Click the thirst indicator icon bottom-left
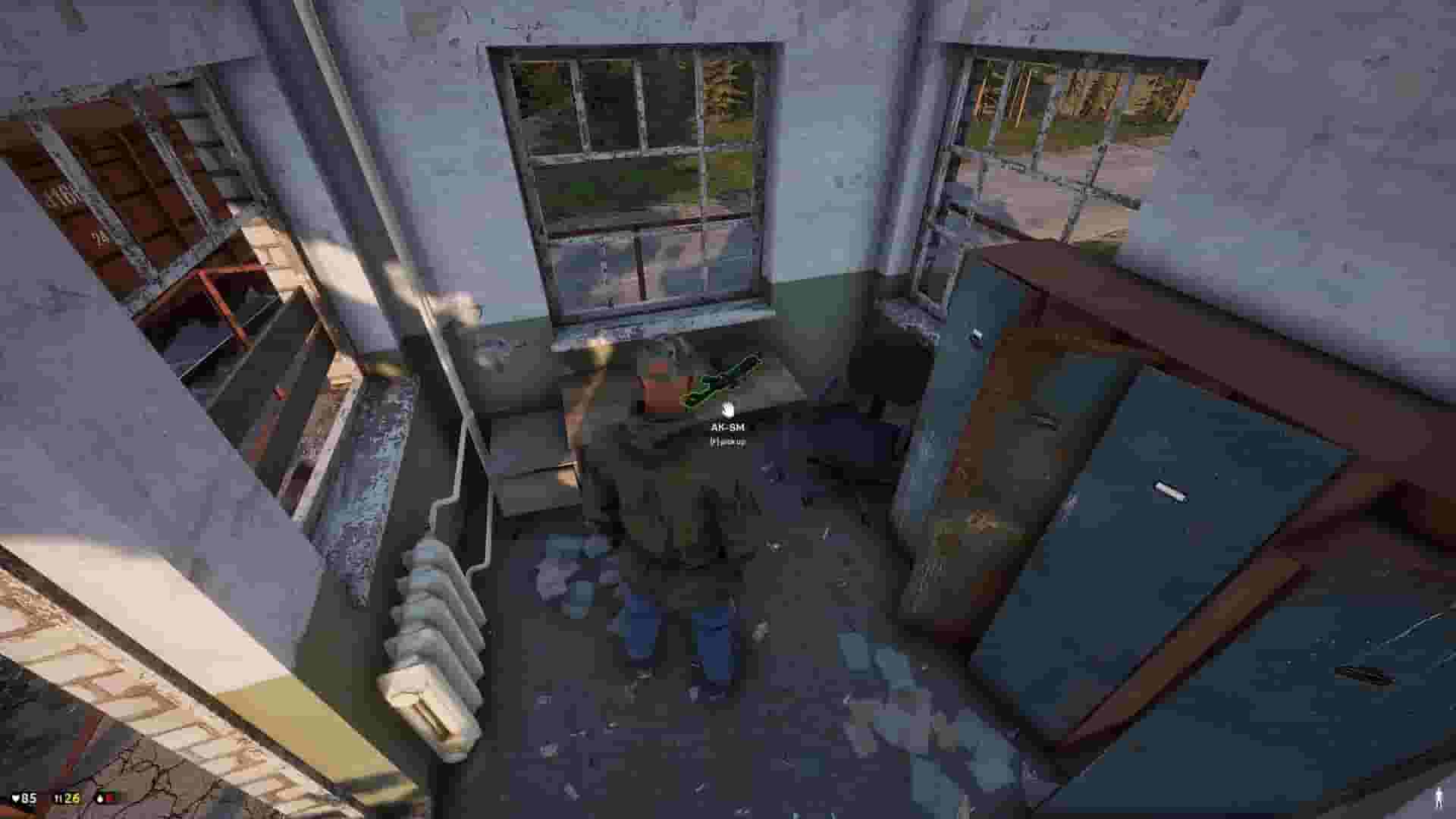This screenshot has width=1456, height=819. click(x=100, y=799)
